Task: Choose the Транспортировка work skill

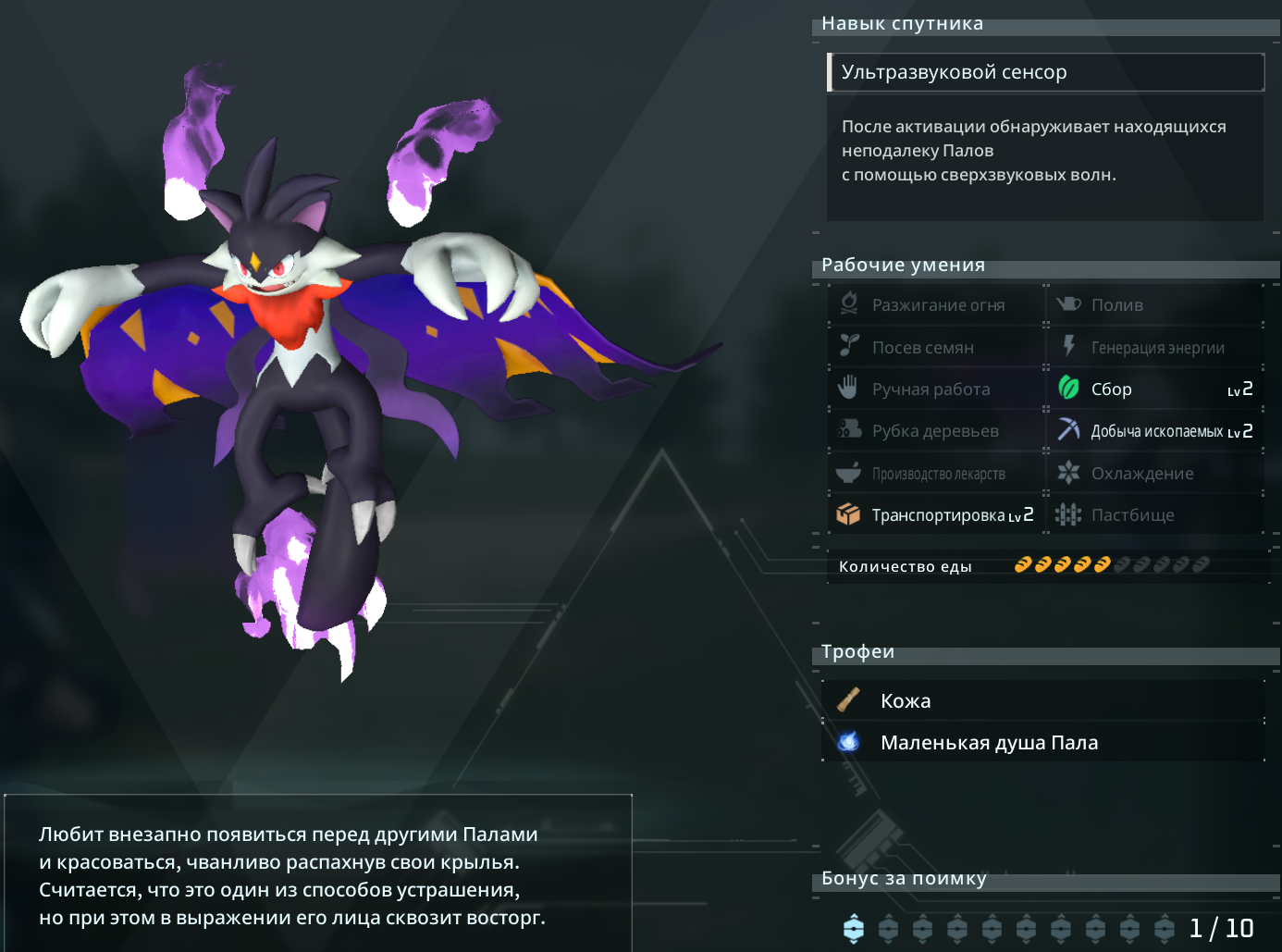Action: pyautogui.click(x=936, y=515)
